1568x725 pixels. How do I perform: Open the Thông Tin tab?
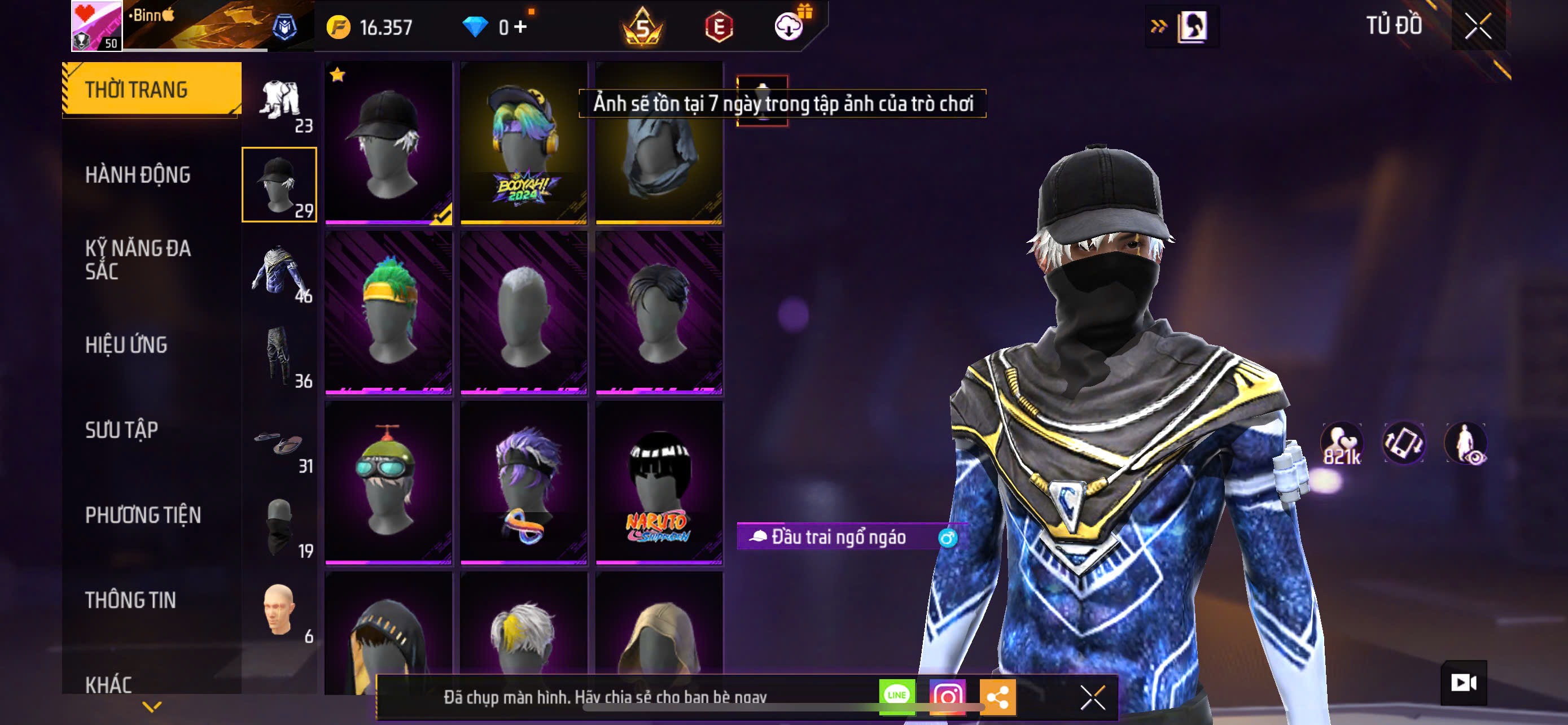coord(130,600)
